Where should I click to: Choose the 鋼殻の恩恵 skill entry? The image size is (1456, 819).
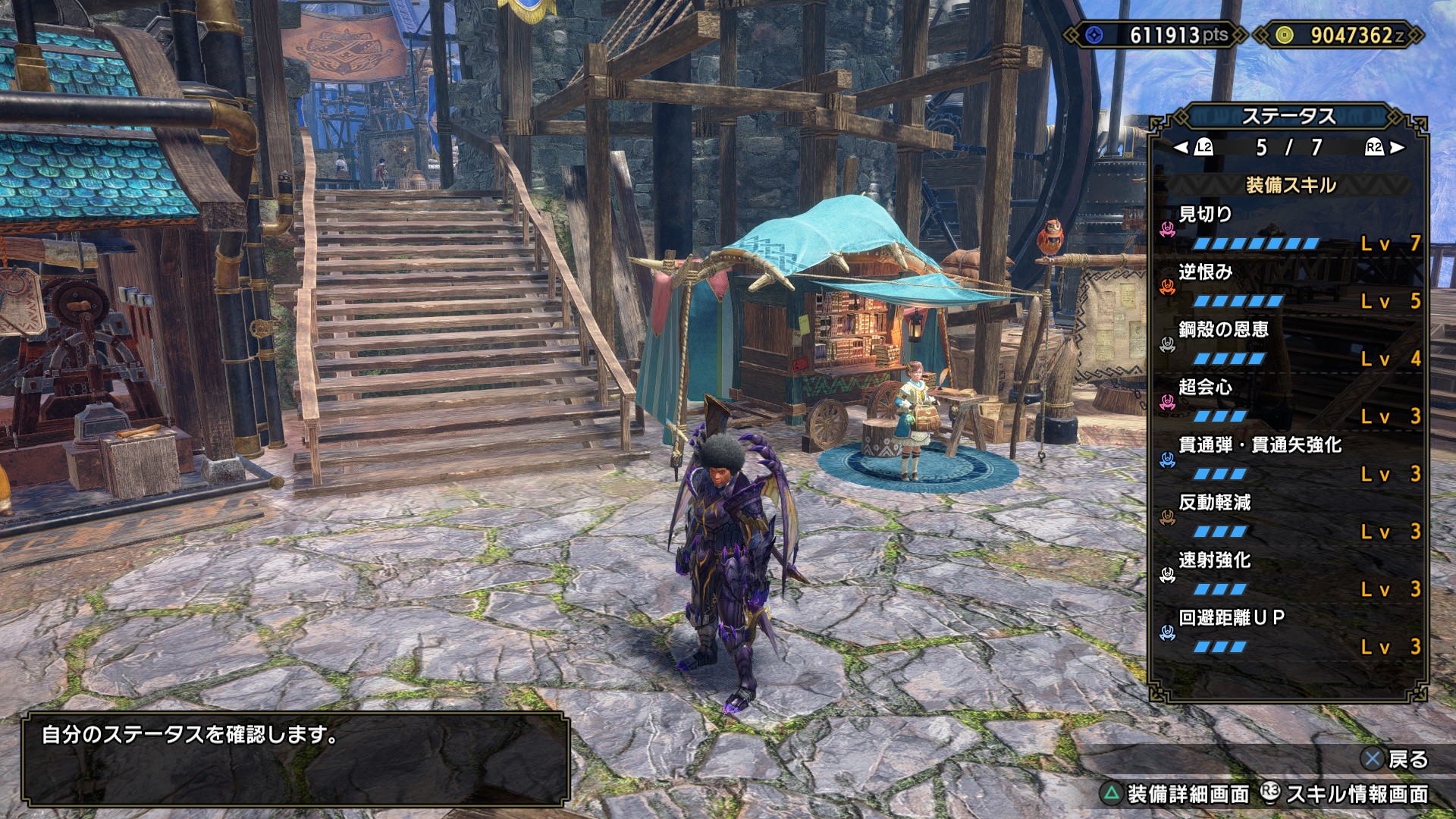pyautogui.click(x=1289, y=344)
